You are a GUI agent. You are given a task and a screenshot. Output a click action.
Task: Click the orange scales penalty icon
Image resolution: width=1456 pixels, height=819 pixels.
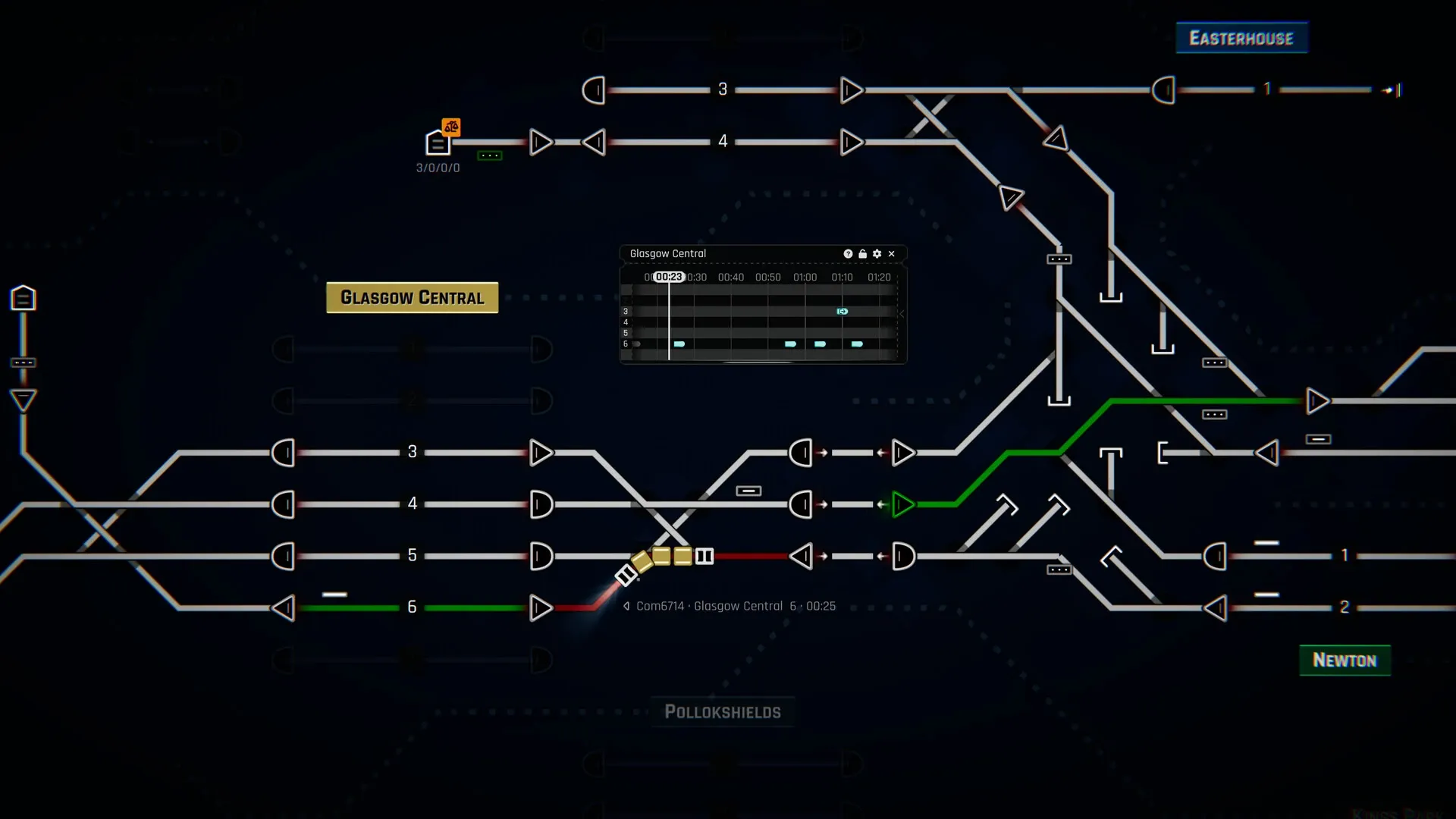(x=450, y=127)
